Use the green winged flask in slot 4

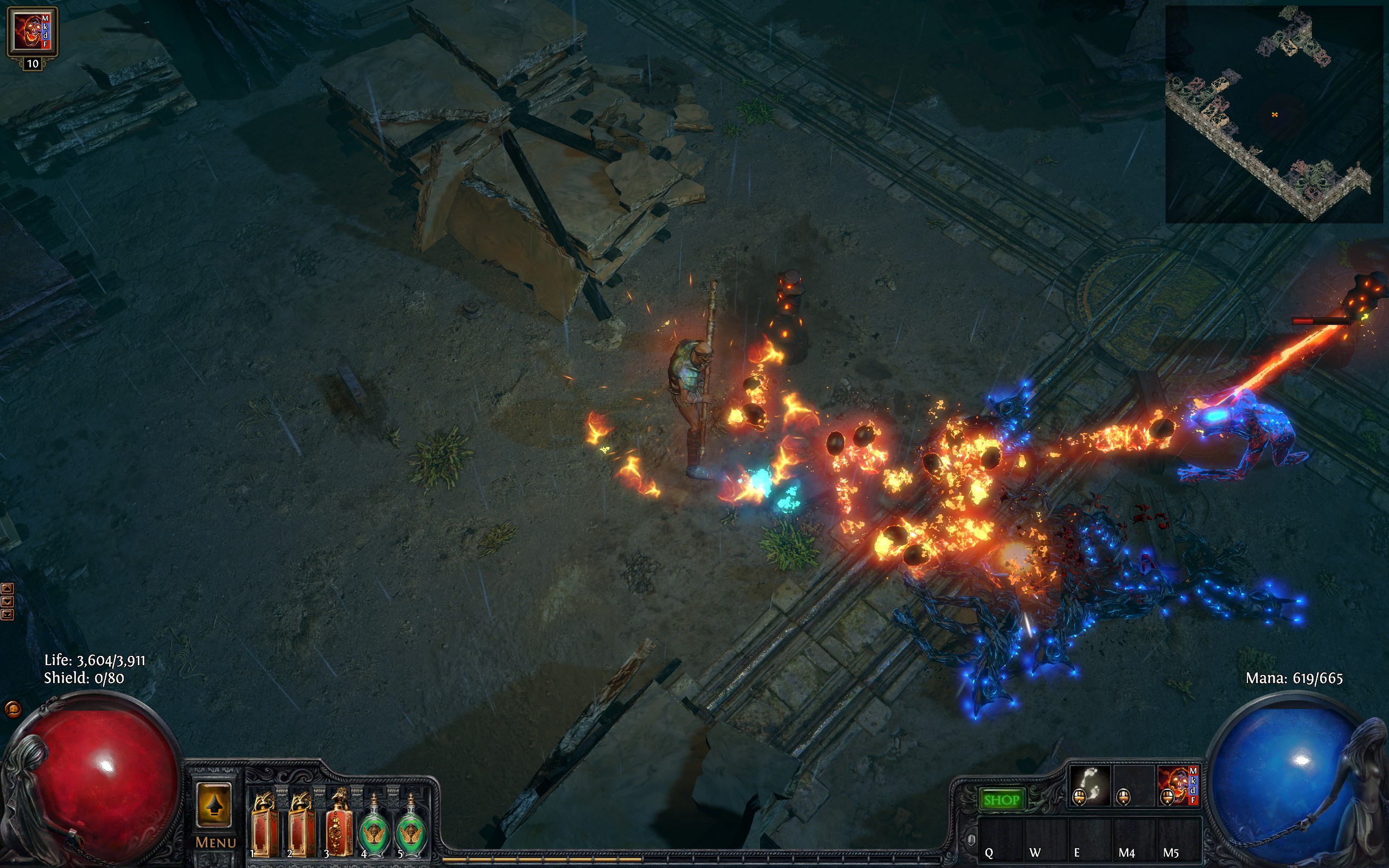(375, 827)
